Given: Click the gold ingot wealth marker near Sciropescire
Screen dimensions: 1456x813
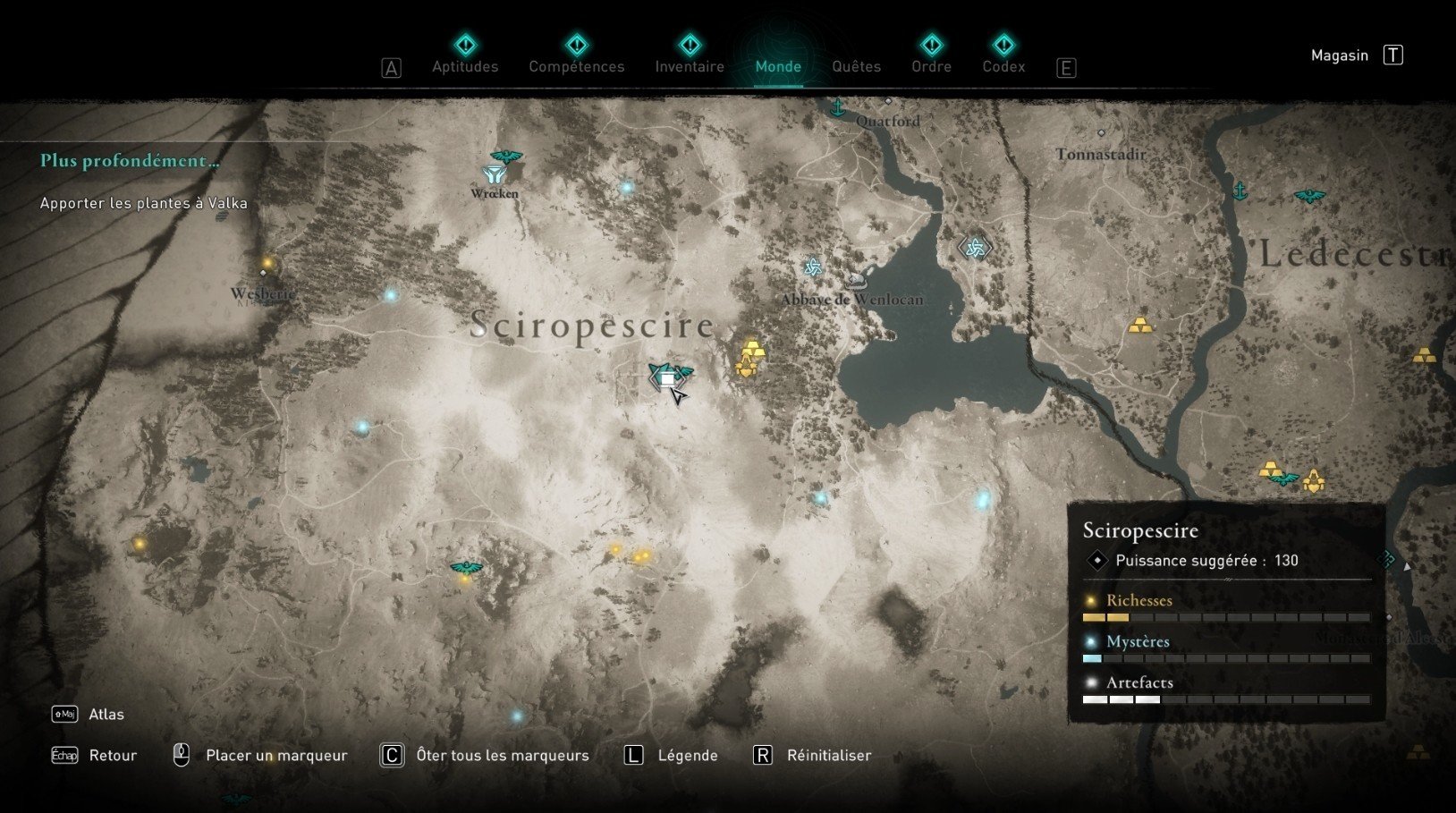Looking at the screenshot, I should tap(754, 348).
